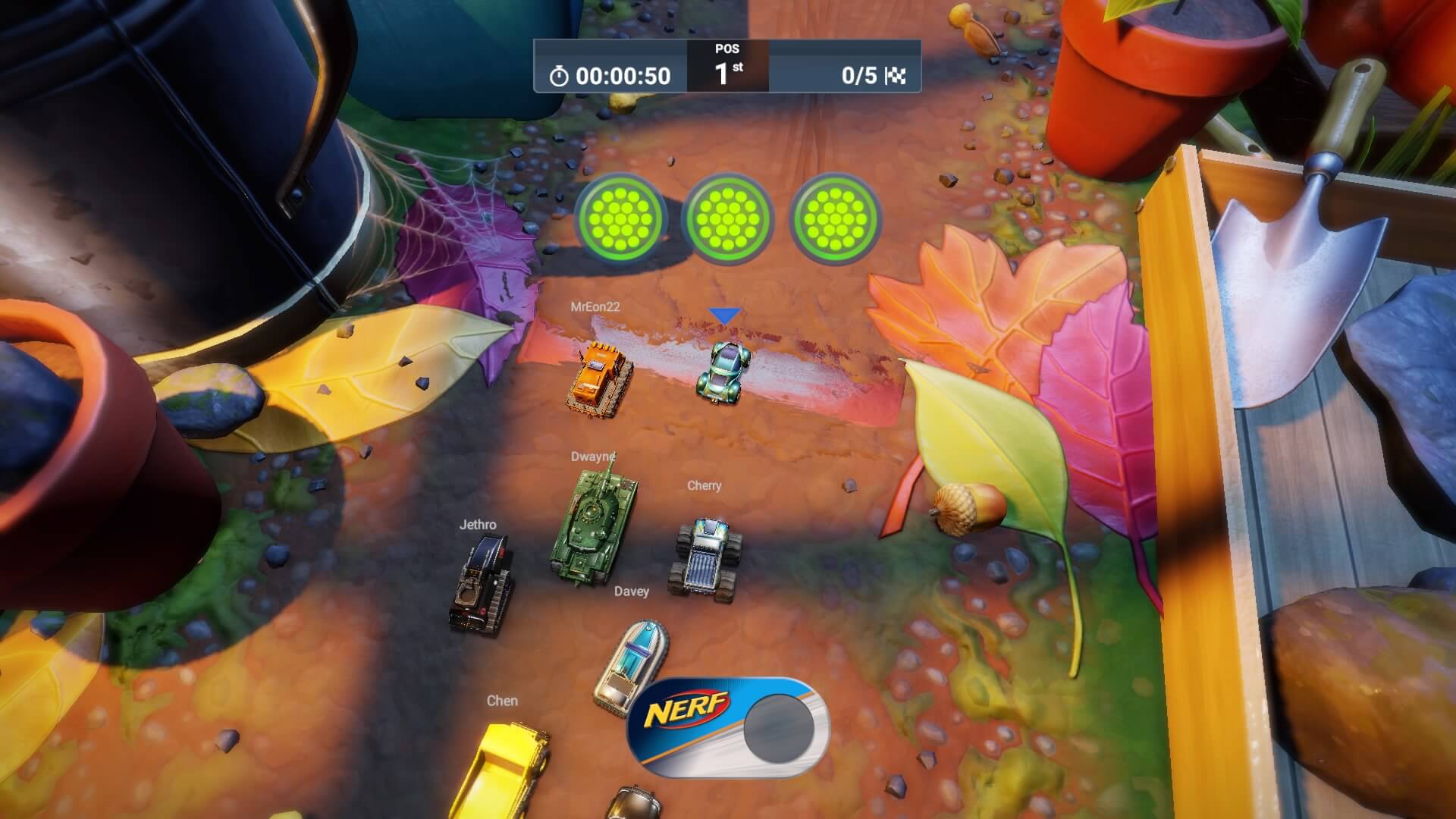The width and height of the screenshot is (1456, 819).
Task: Expand the 0/5 lap counter
Action: tap(857, 75)
